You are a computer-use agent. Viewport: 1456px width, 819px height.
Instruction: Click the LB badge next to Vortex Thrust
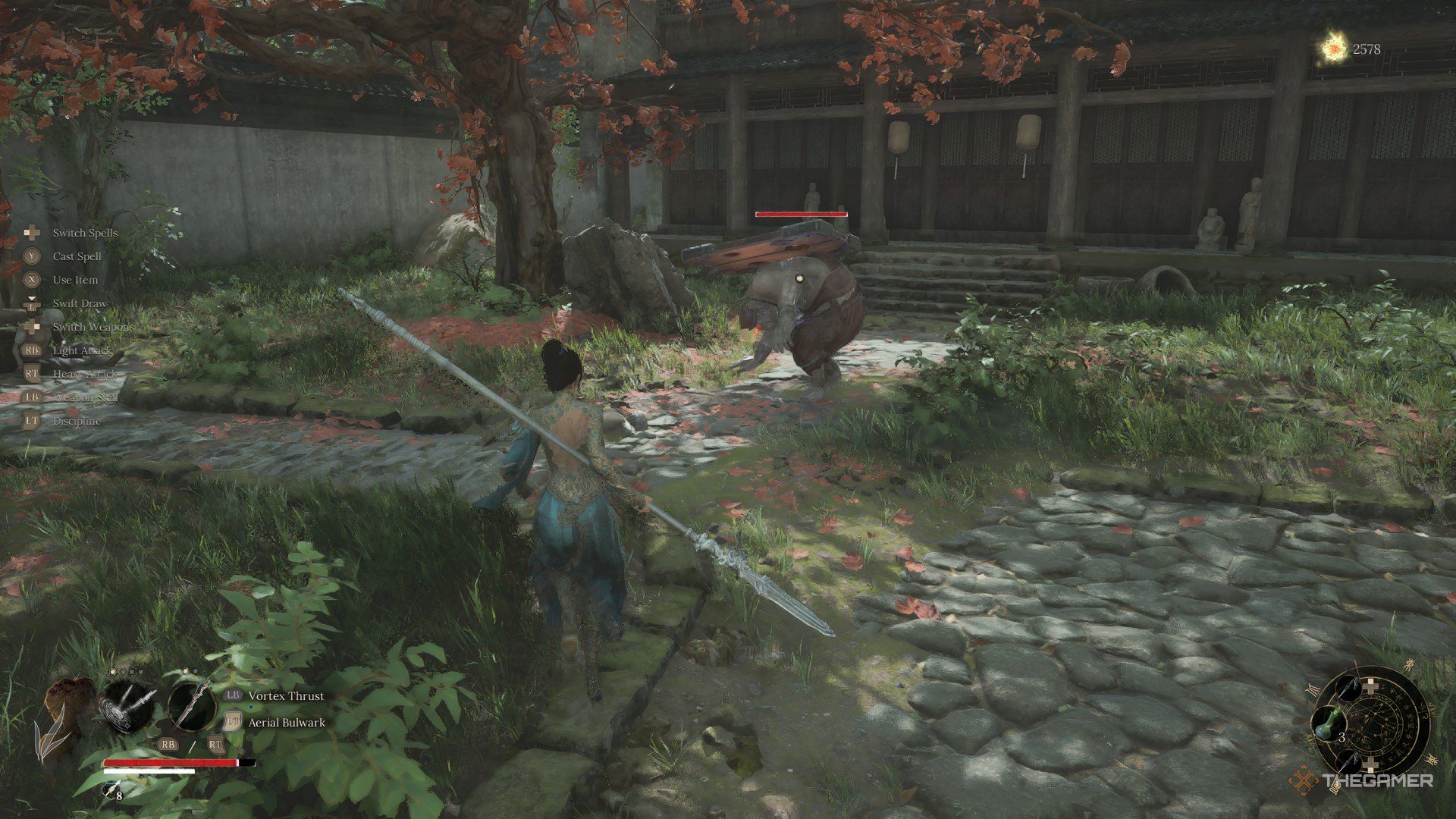(x=233, y=696)
